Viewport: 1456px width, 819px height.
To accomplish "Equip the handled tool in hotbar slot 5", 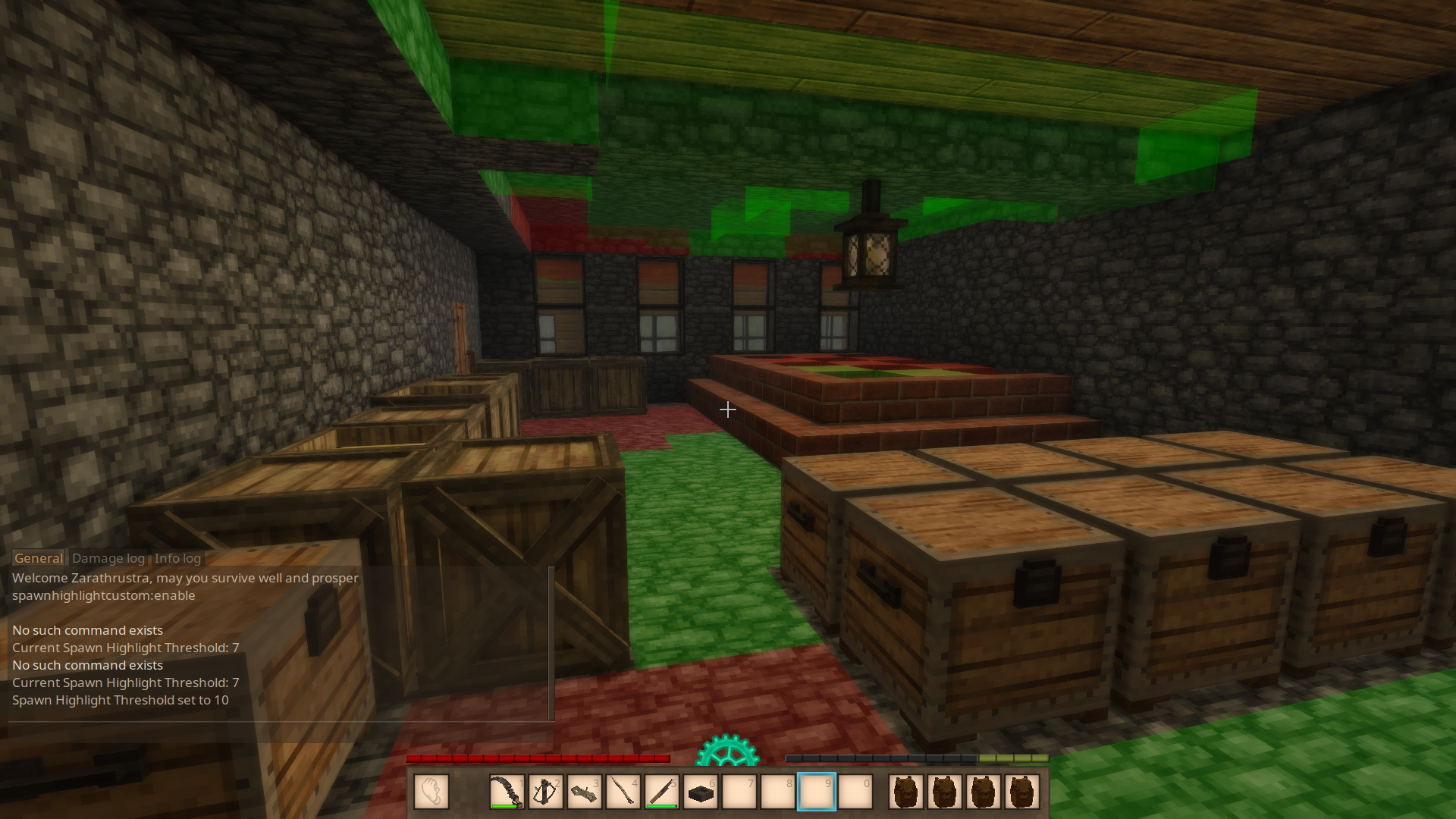I will (661, 792).
